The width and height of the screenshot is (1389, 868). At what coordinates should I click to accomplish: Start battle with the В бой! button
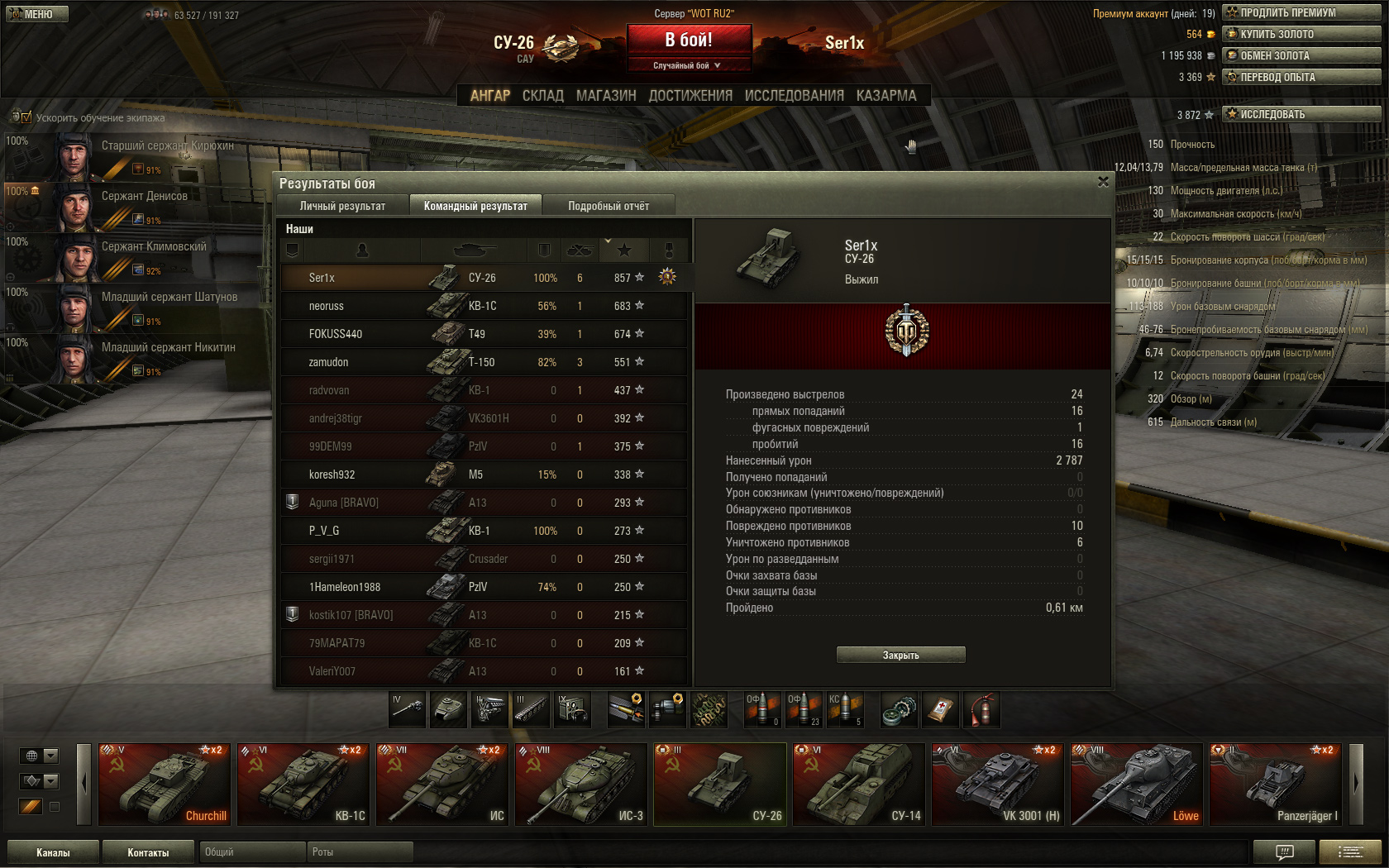[689, 40]
